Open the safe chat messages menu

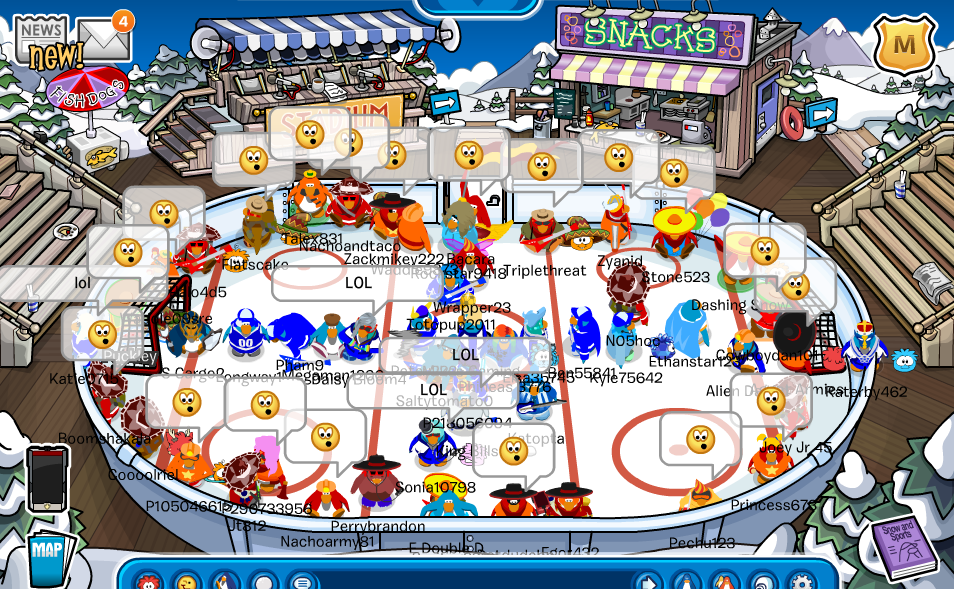(301, 581)
